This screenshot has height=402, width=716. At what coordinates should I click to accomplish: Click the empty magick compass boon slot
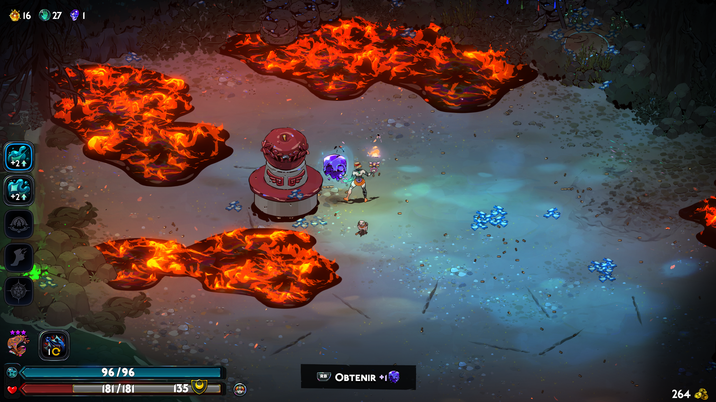19,290
